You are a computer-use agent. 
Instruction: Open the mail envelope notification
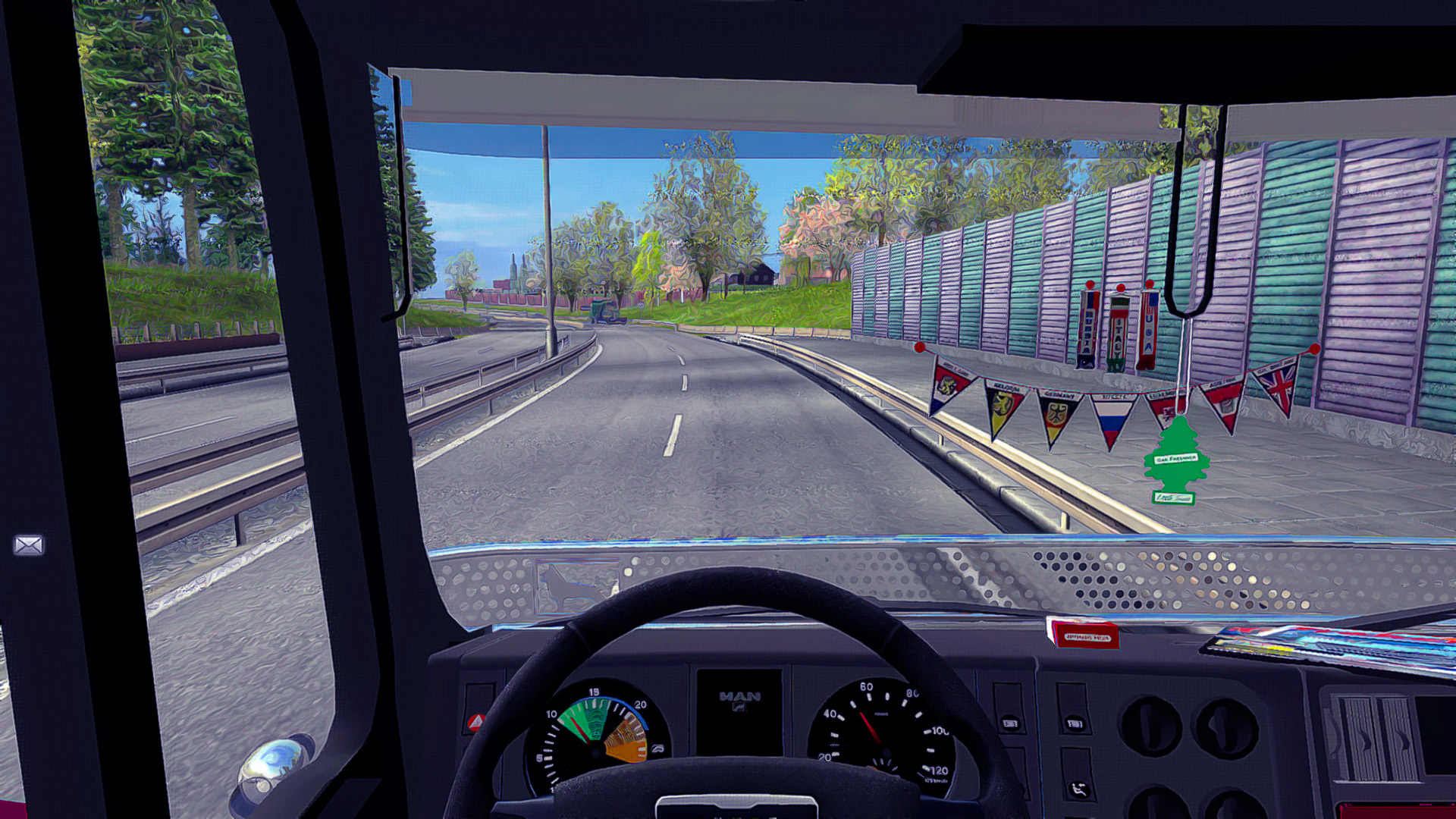(29, 544)
